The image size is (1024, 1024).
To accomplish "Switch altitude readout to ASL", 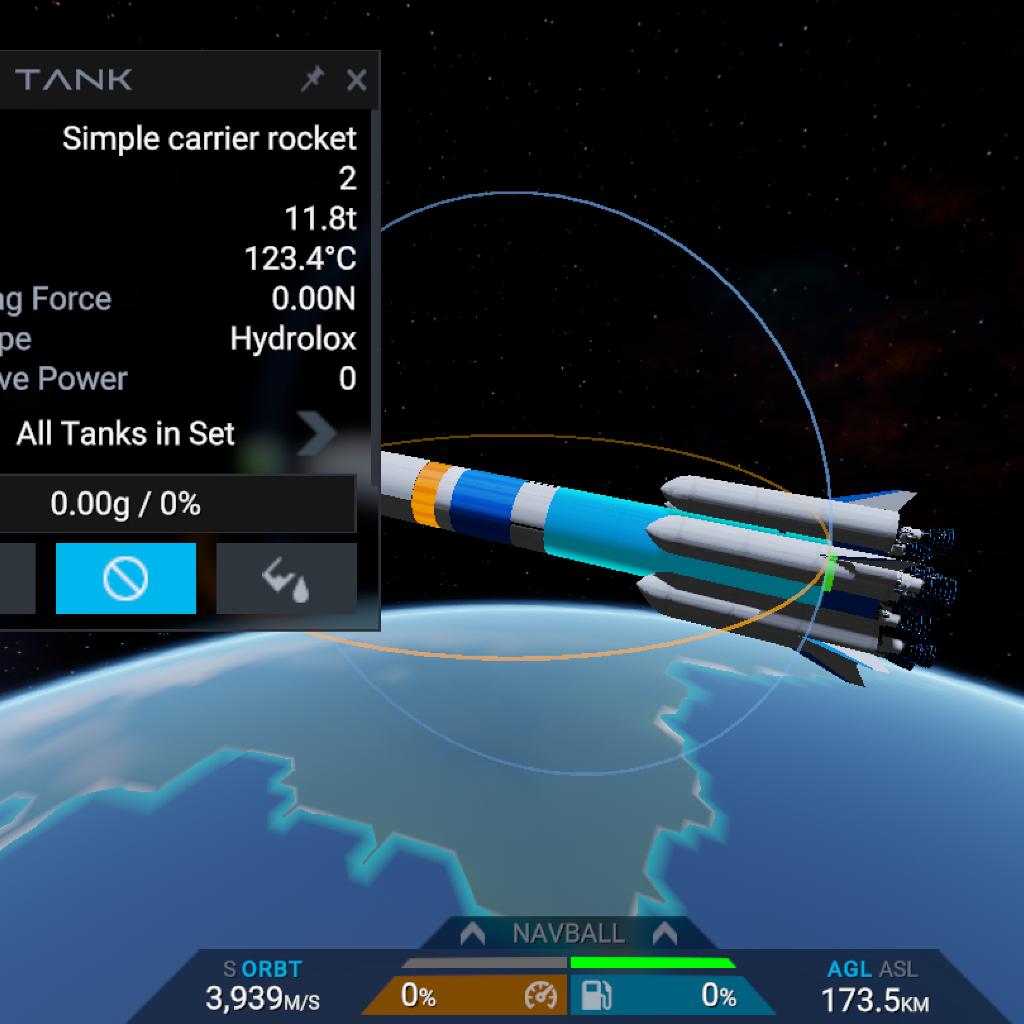I will tap(898, 969).
